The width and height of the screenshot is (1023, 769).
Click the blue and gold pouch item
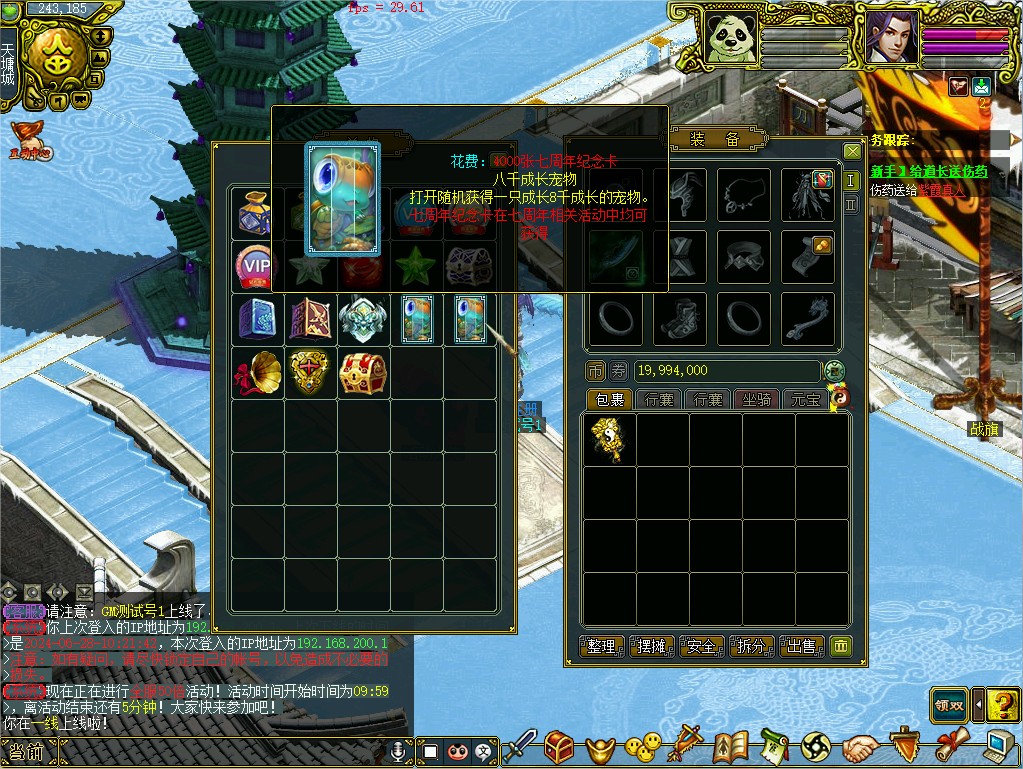pyautogui.click(x=257, y=213)
